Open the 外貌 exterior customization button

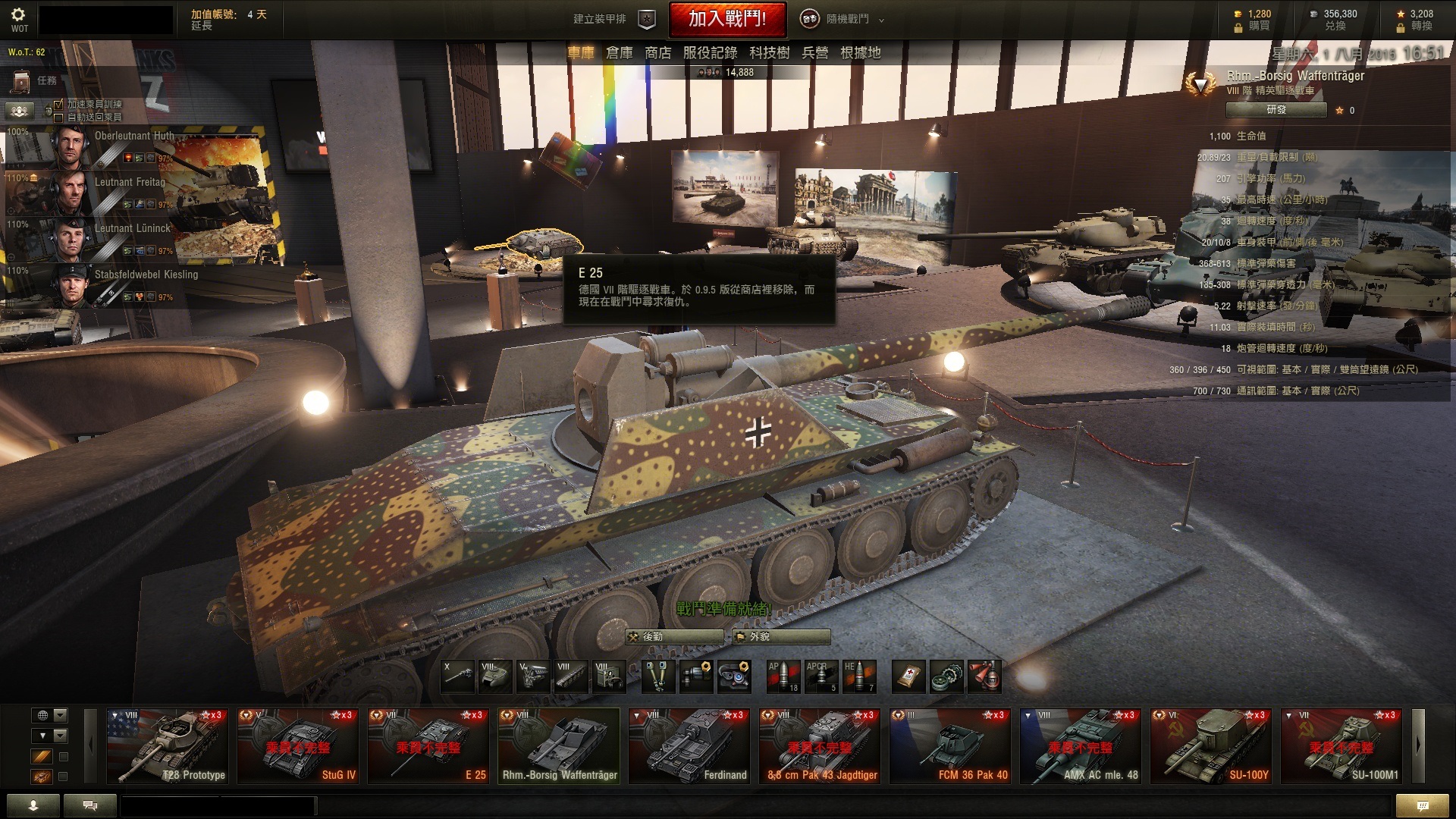781,637
